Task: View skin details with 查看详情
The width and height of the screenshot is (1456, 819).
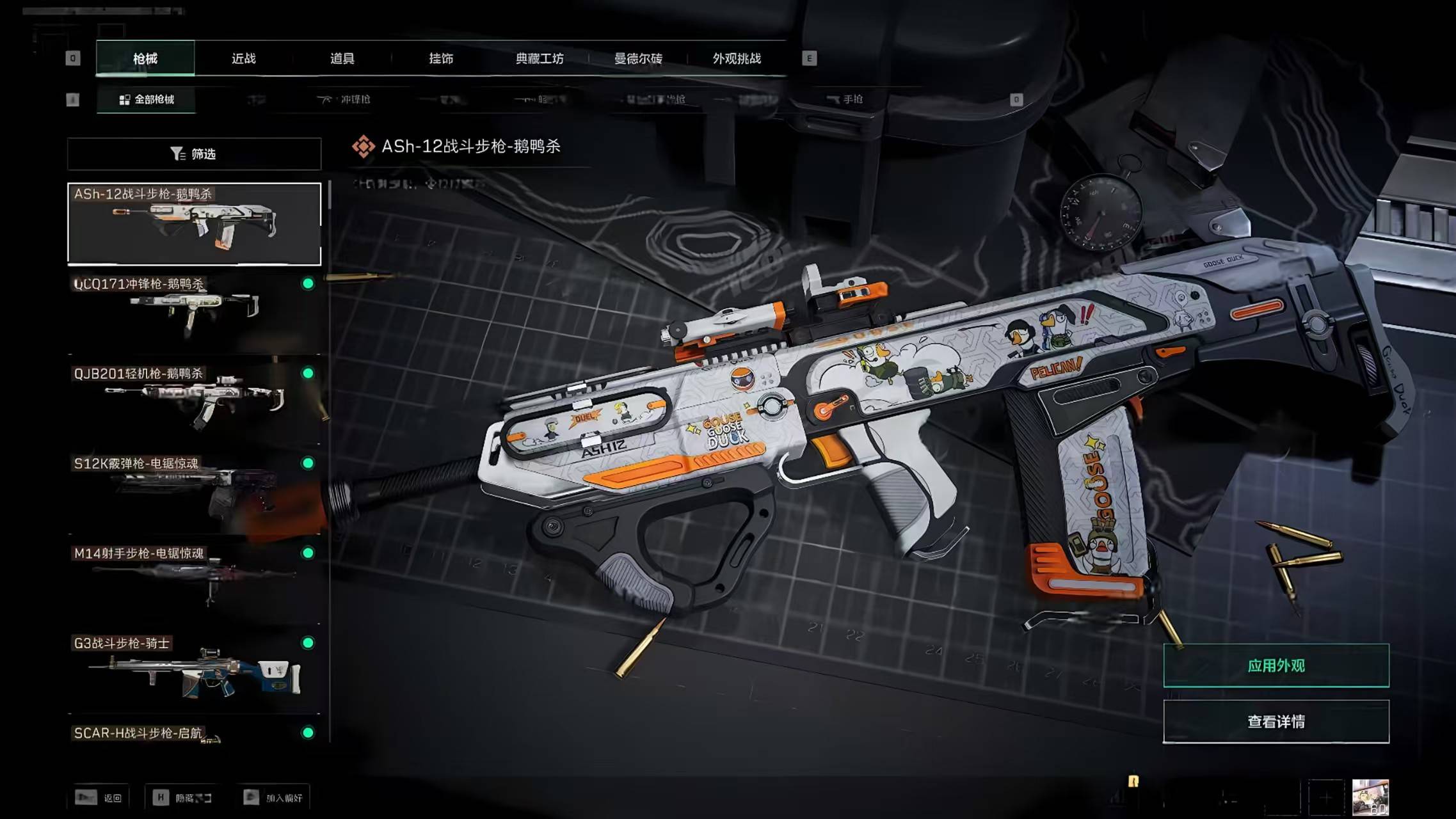Action: pos(1276,722)
